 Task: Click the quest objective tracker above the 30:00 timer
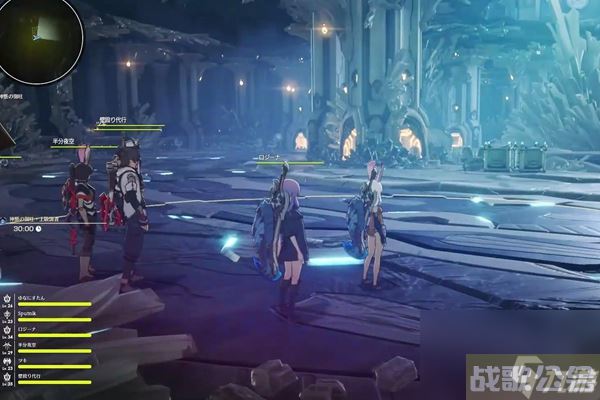click(x=35, y=217)
